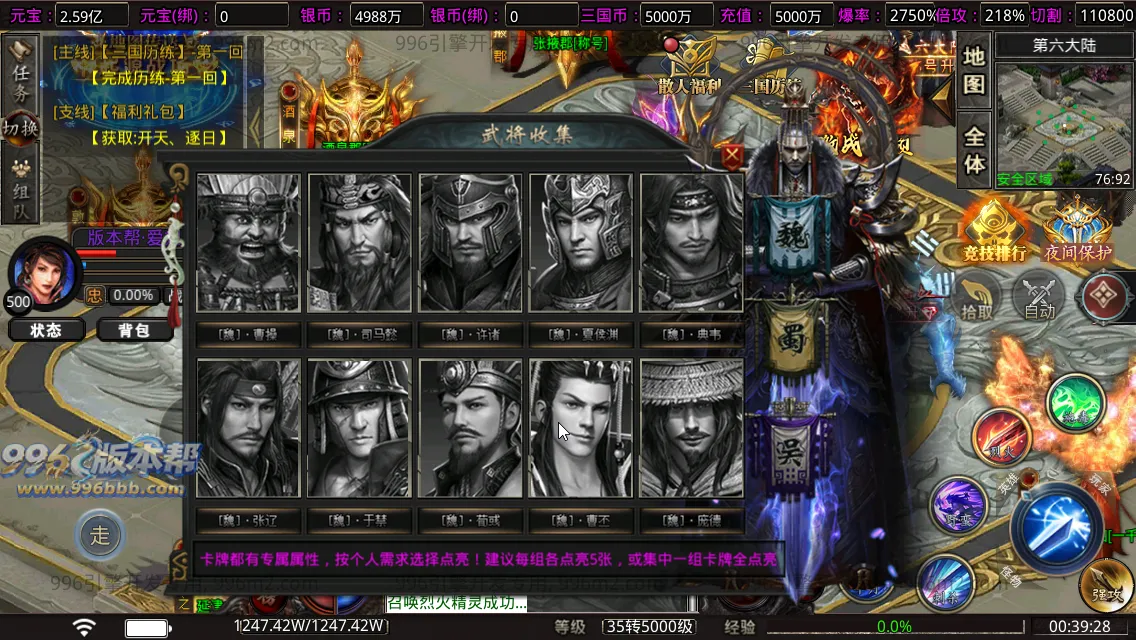Open the minimap of 第六大陆
The image size is (1136, 640).
click(1064, 118)
